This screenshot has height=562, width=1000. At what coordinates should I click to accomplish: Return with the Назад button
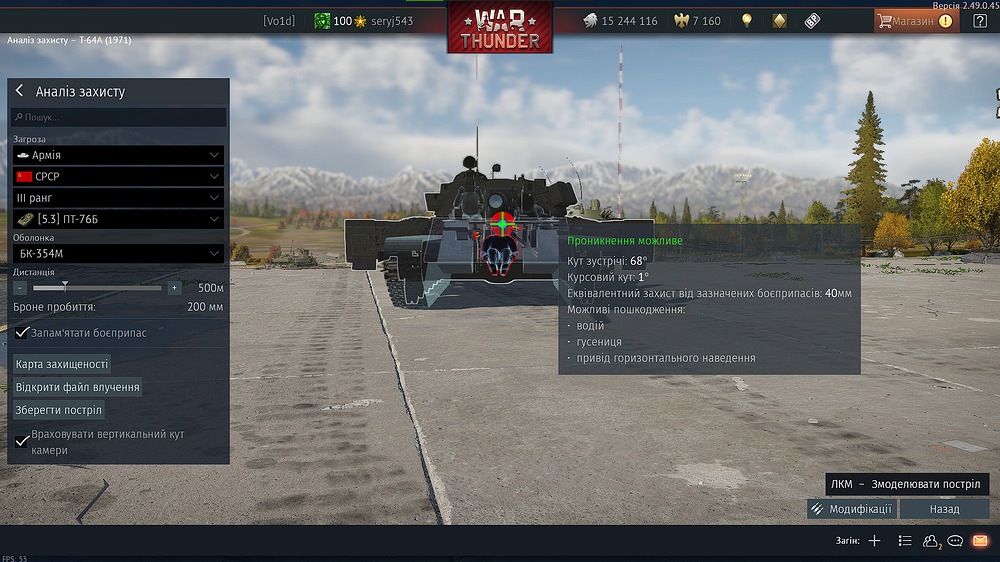[x=944, y=509]
